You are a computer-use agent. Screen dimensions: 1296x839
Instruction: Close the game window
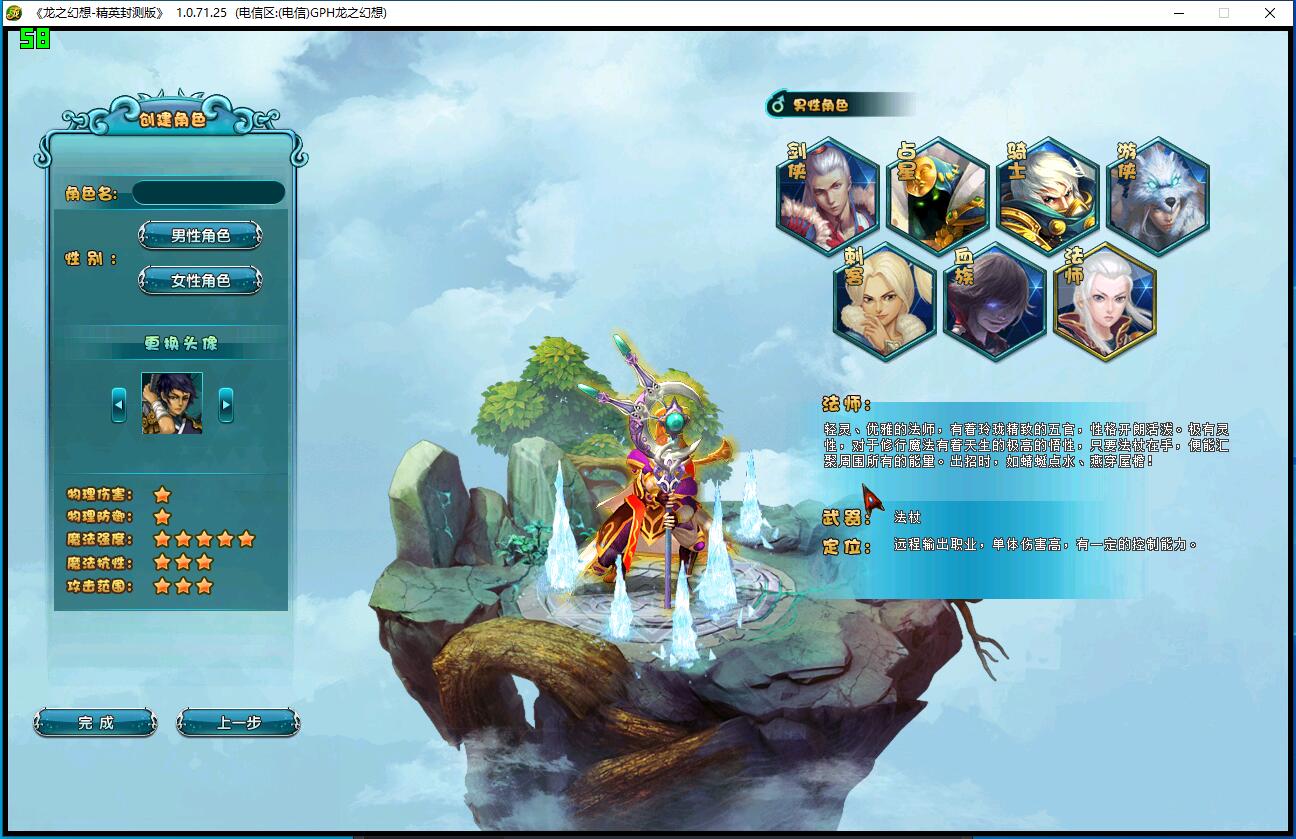coord(1270,13)
